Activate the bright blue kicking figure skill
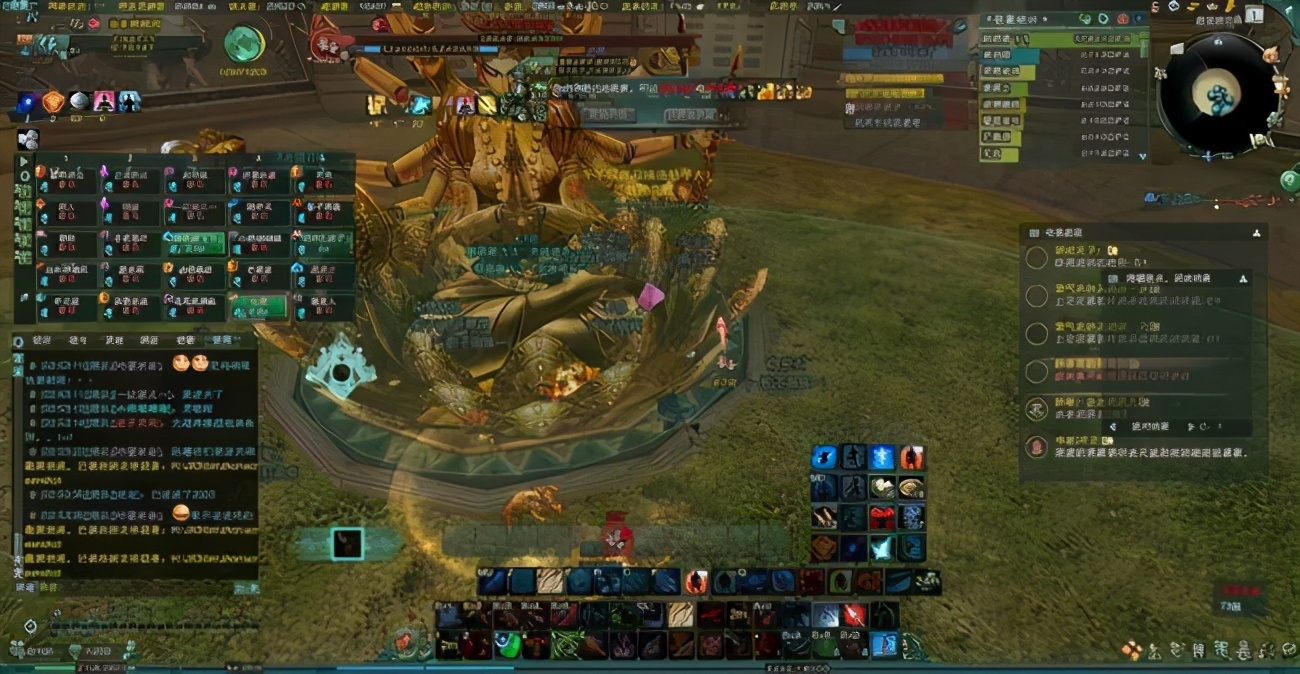Image resolution: width=1300 pixels, height=674 pixels. tap(824, 458)
